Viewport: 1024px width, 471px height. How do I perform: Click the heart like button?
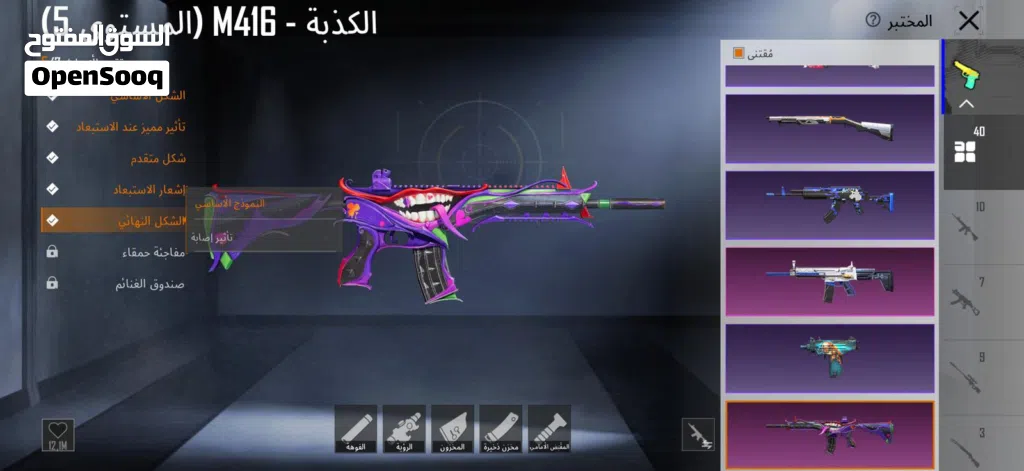click(x=58, y=434)
